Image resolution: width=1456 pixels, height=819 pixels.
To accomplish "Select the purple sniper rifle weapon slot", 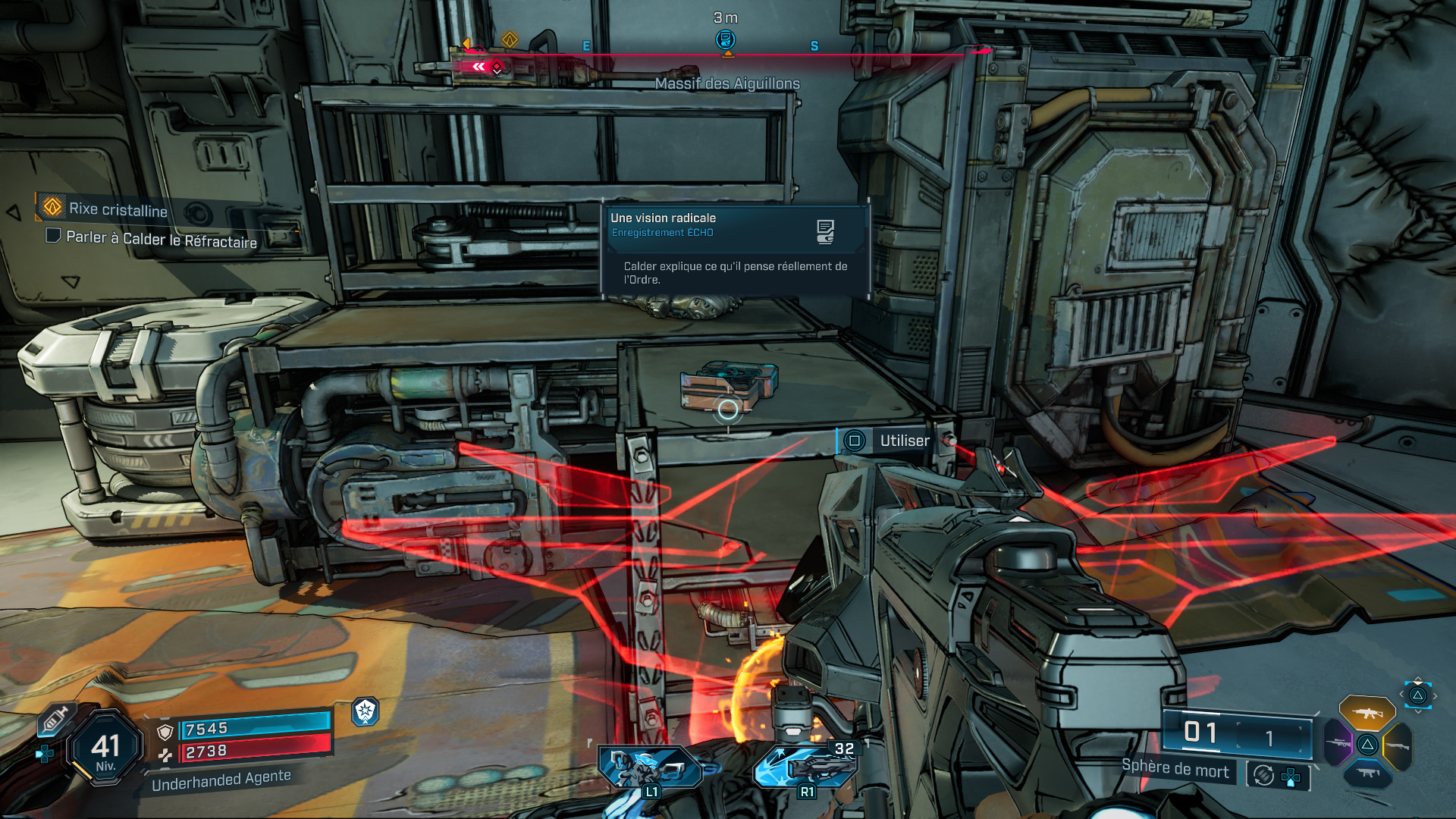I will click(1338, 743).
